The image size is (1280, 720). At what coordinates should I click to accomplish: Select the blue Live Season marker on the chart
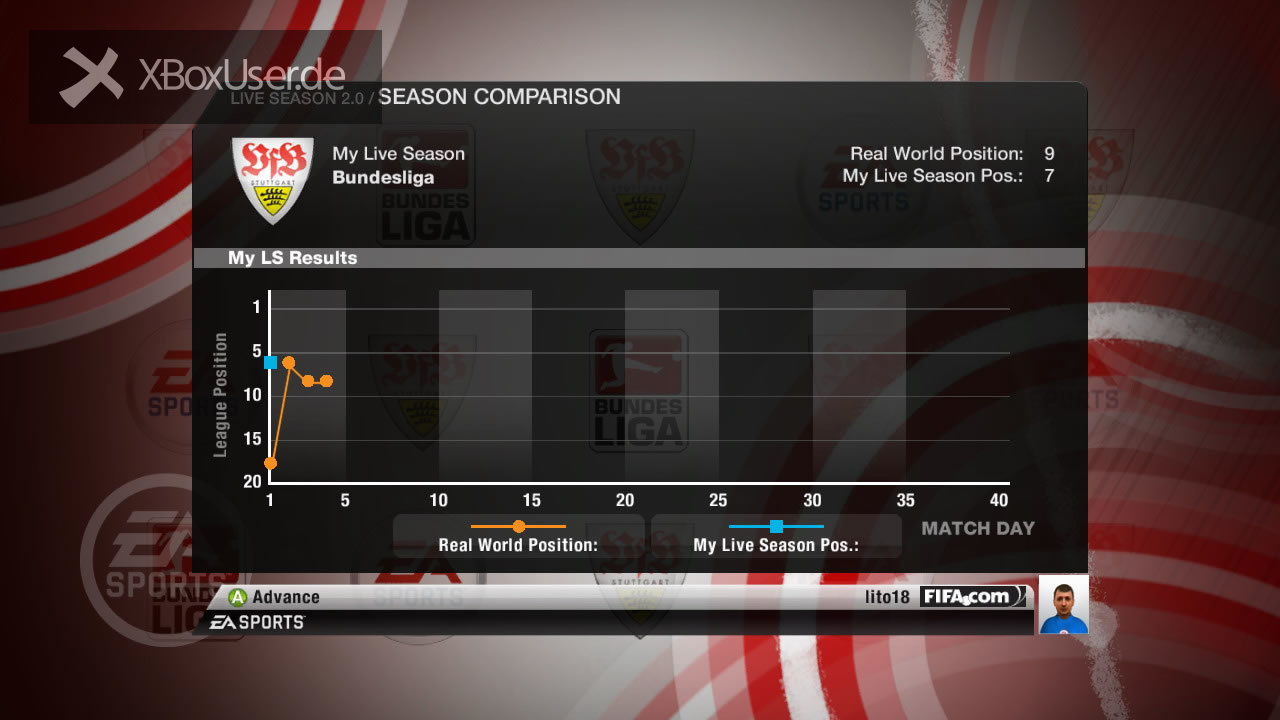[x=270, y=362]
